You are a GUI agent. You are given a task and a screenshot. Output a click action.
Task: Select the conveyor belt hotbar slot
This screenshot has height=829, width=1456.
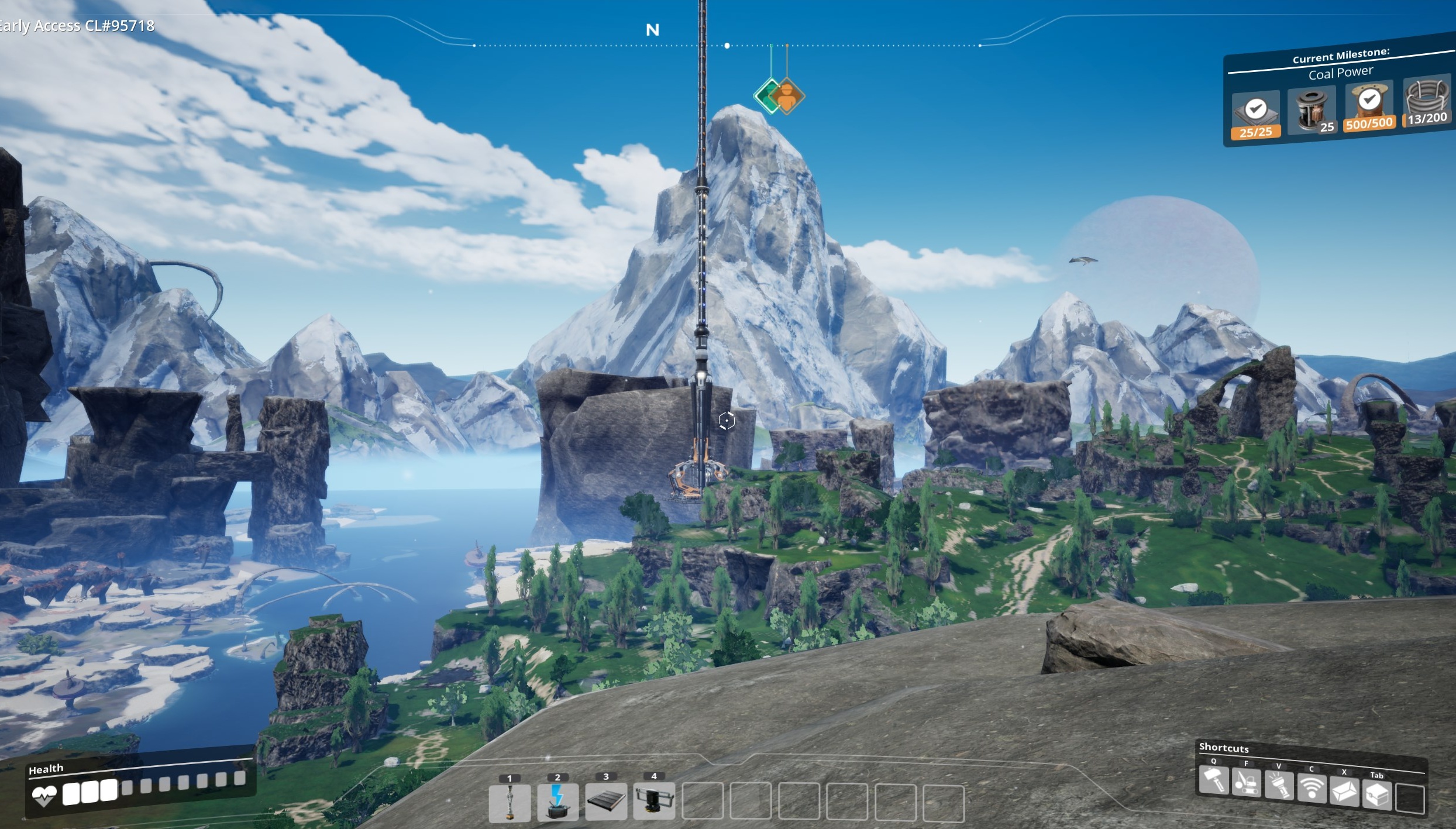tap(606, 802)
